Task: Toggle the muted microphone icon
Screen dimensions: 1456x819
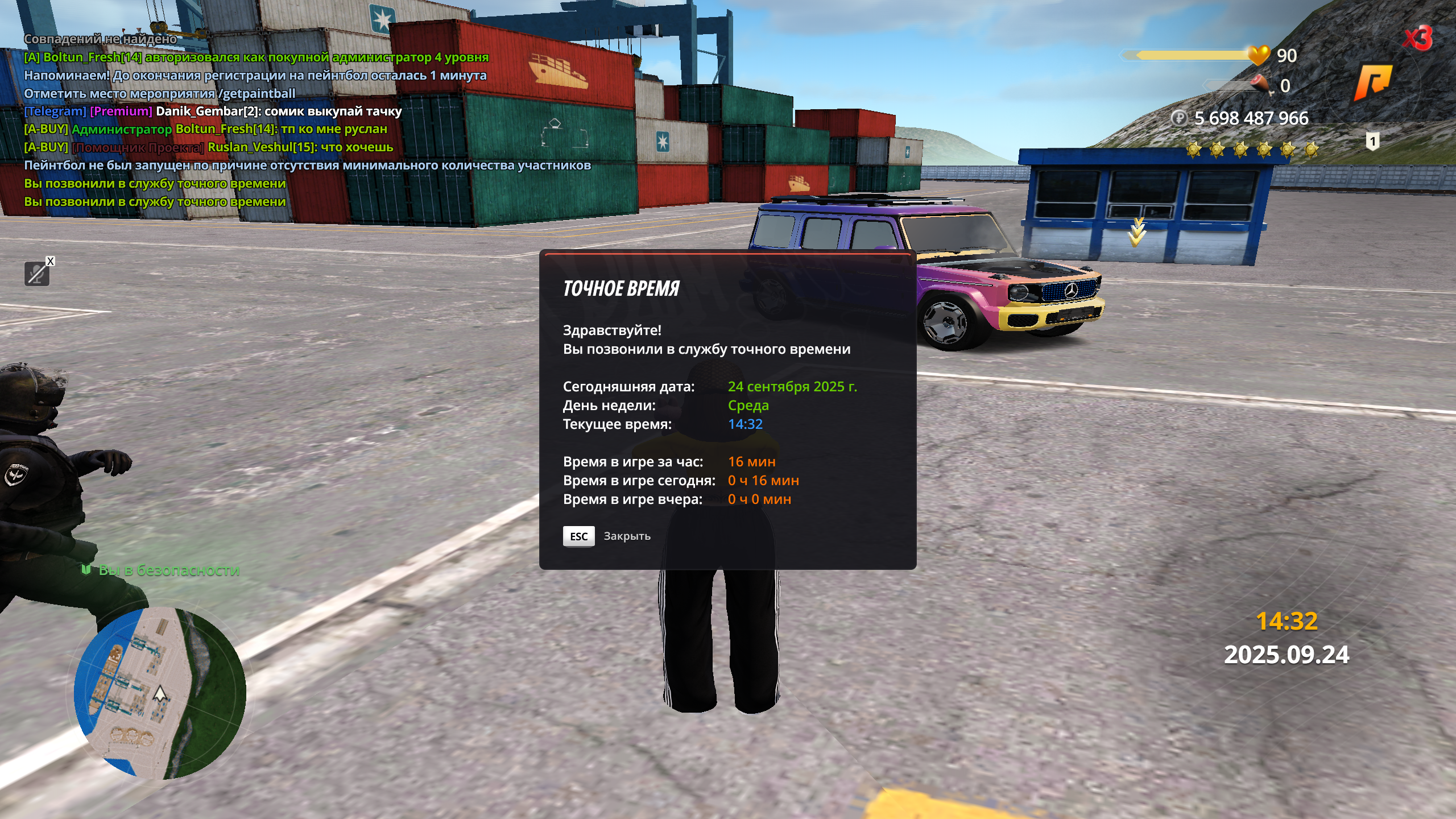Action: click(x=36, y=275)
